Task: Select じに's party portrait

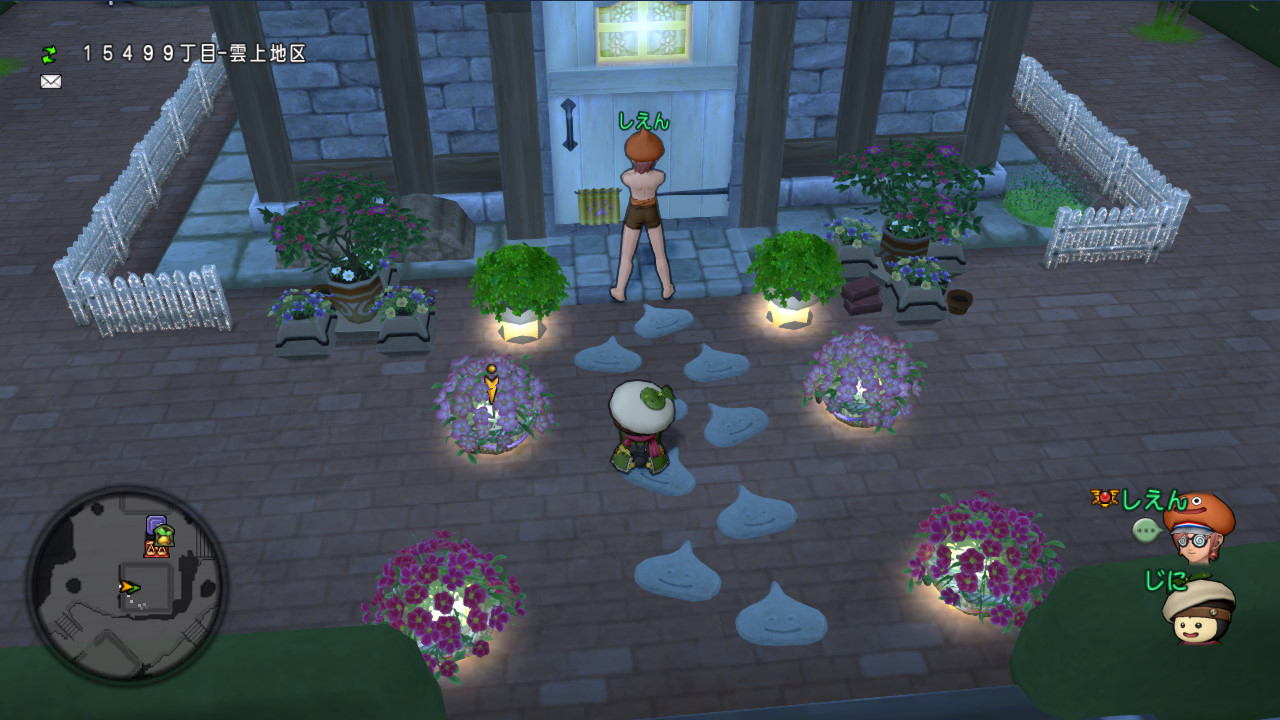Action: point(1199,610)
